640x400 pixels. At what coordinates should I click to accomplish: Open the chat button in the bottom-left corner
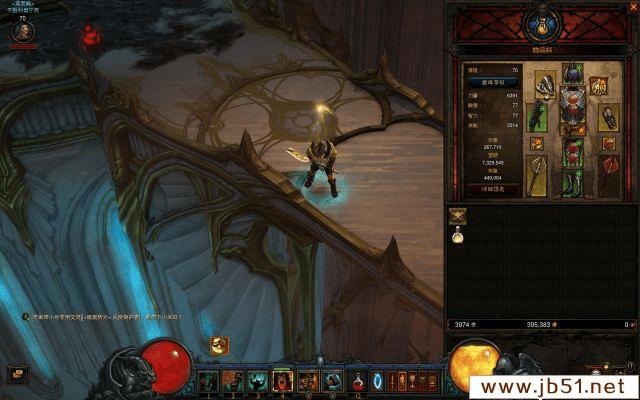pos(18,373)
